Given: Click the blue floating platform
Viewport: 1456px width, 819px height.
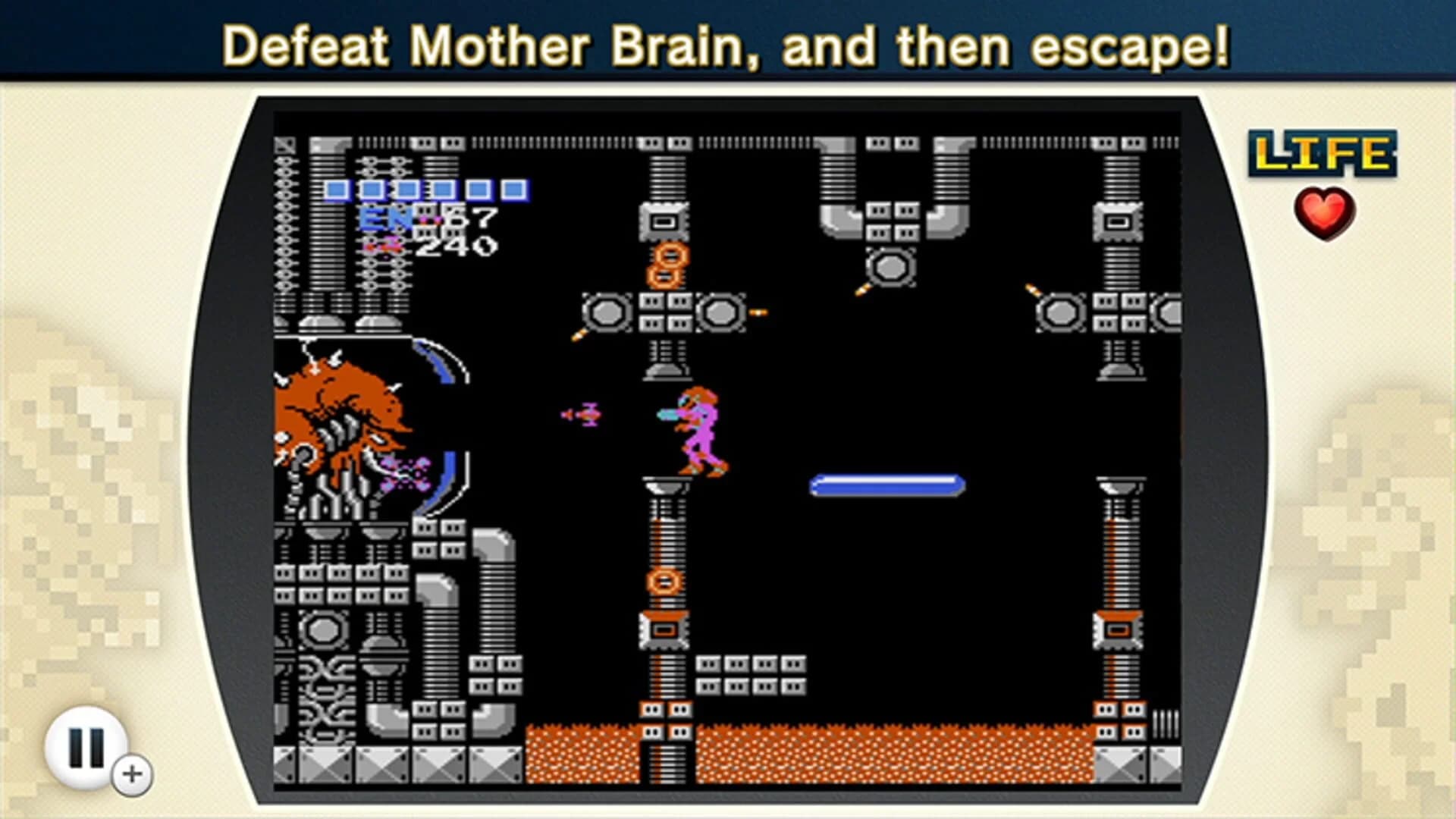Looking at the screenshot, I should click(887, 482).
